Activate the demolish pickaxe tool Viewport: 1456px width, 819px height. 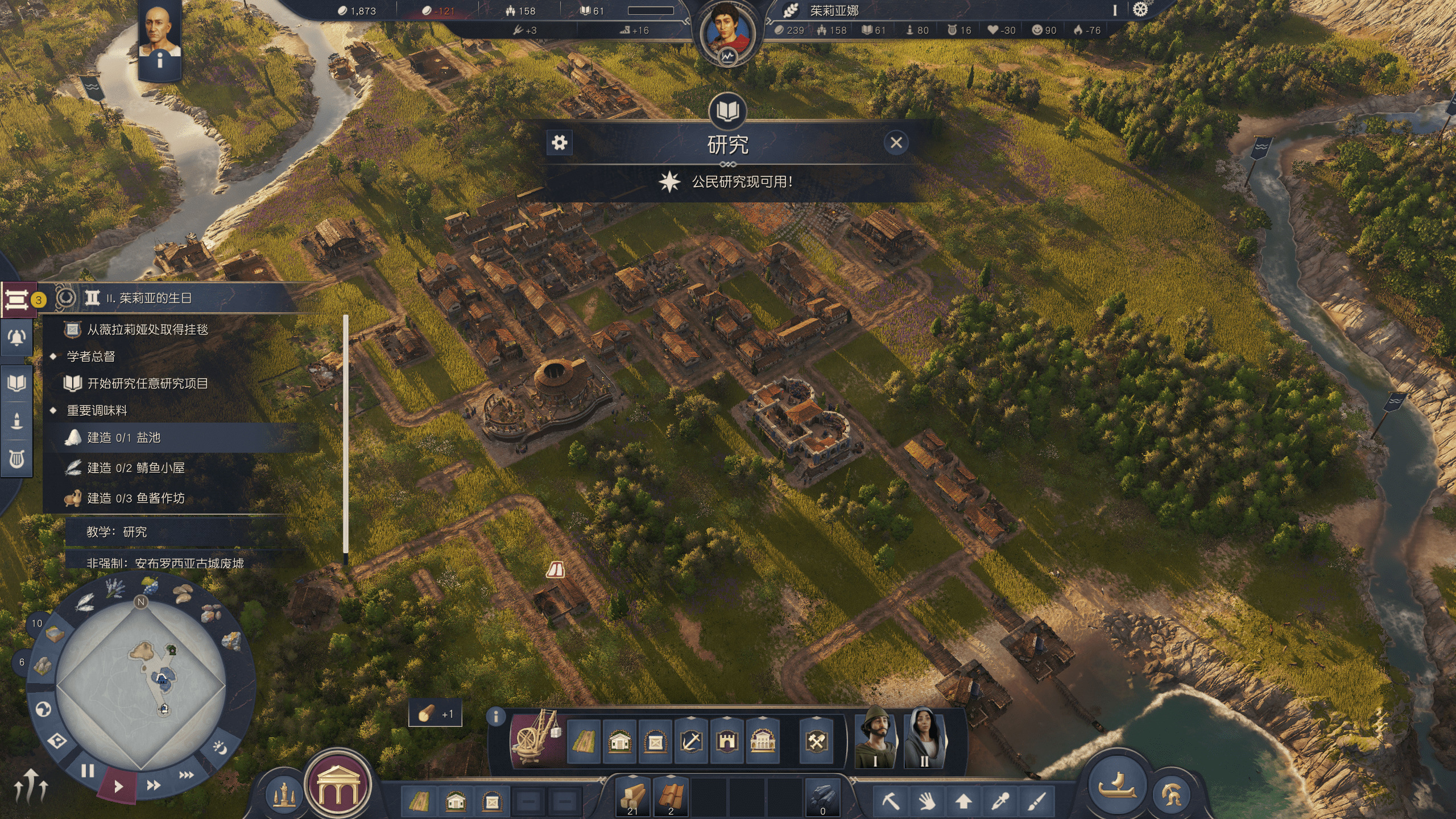(x=890, y=801)
